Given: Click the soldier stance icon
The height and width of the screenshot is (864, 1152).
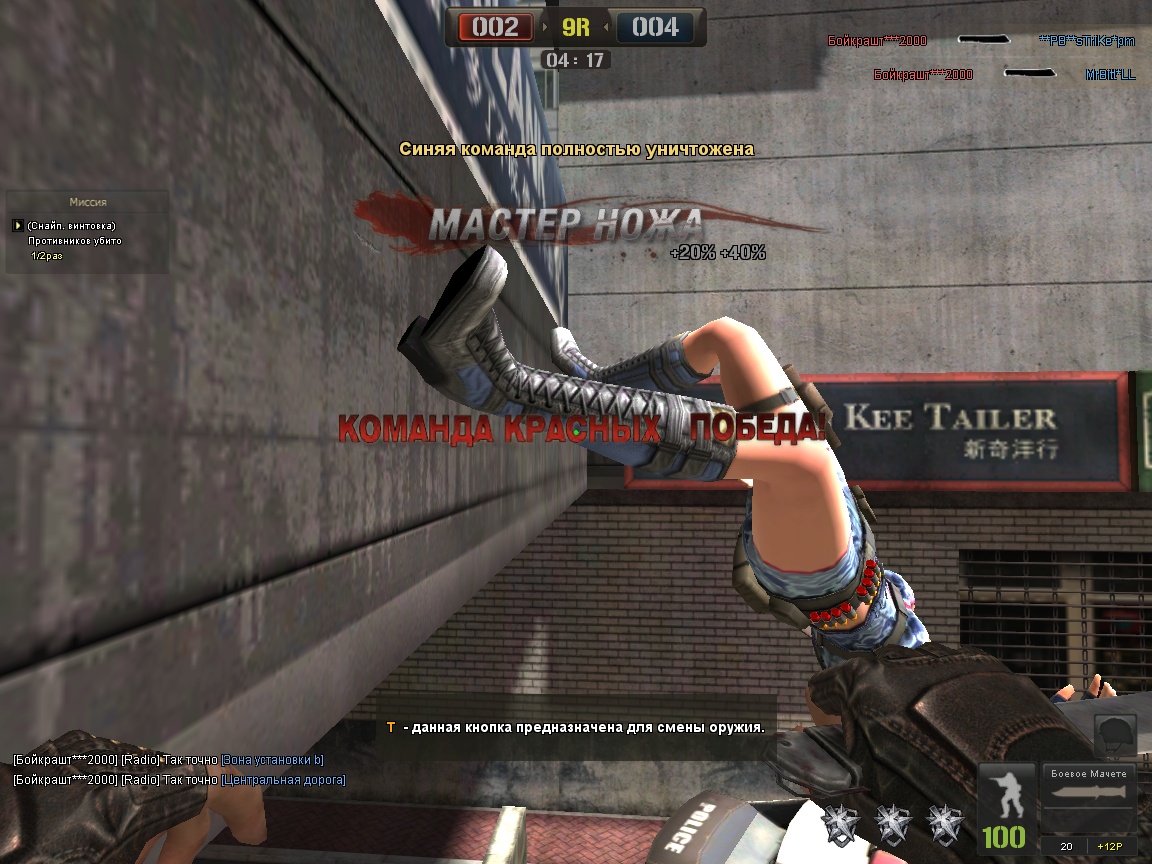Looking at the screenshot, I should coord(1003,795).
